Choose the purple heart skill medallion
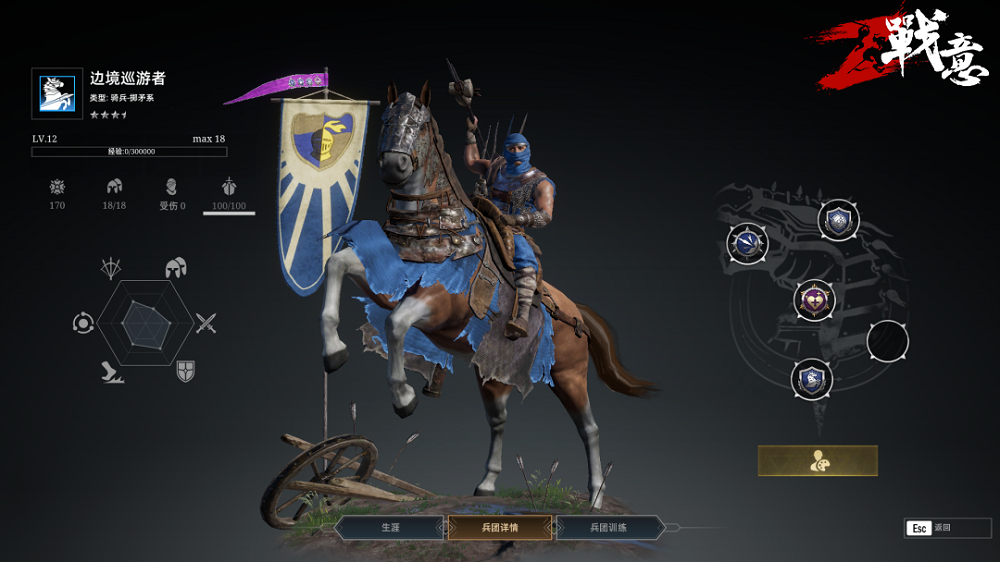This screenshot has height=562, width=1000. 814,299
